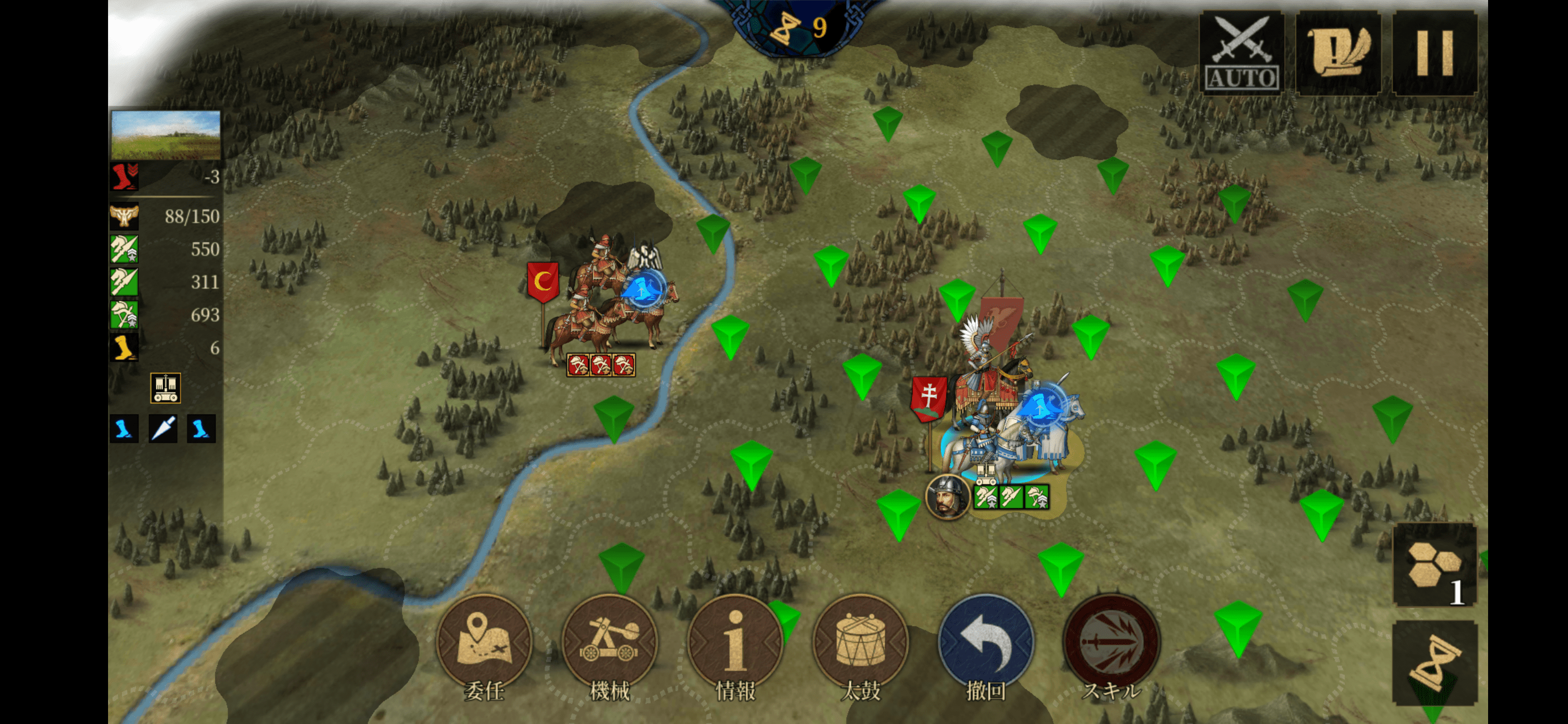Click the terrain preview thumbnail

165,135
